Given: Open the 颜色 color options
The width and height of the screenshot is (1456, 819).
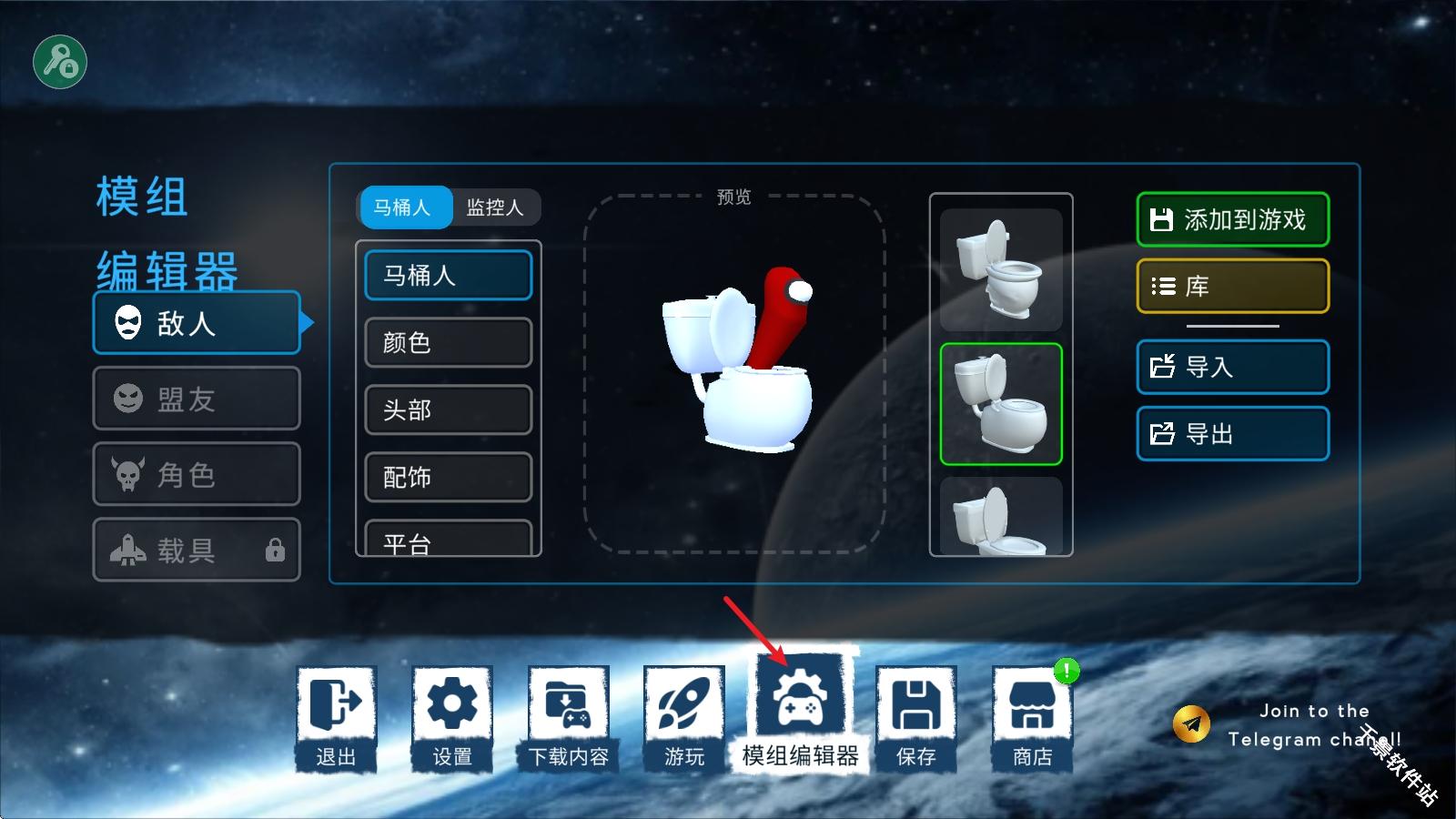Looking at the screenshot, I should tap(448, 343).
